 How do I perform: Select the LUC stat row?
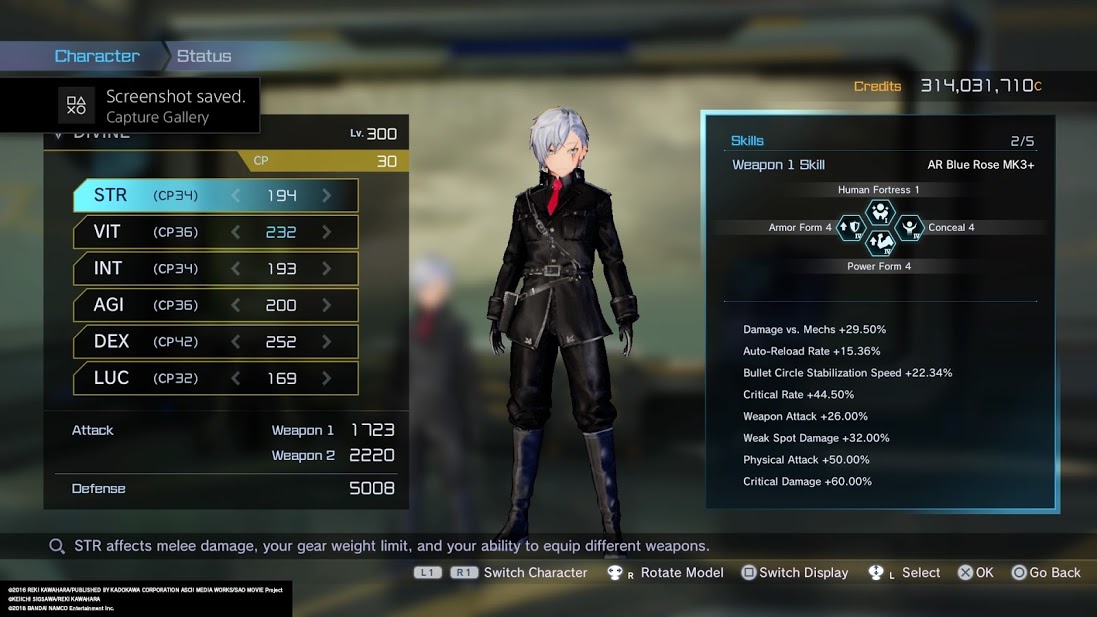click(215, 378)
